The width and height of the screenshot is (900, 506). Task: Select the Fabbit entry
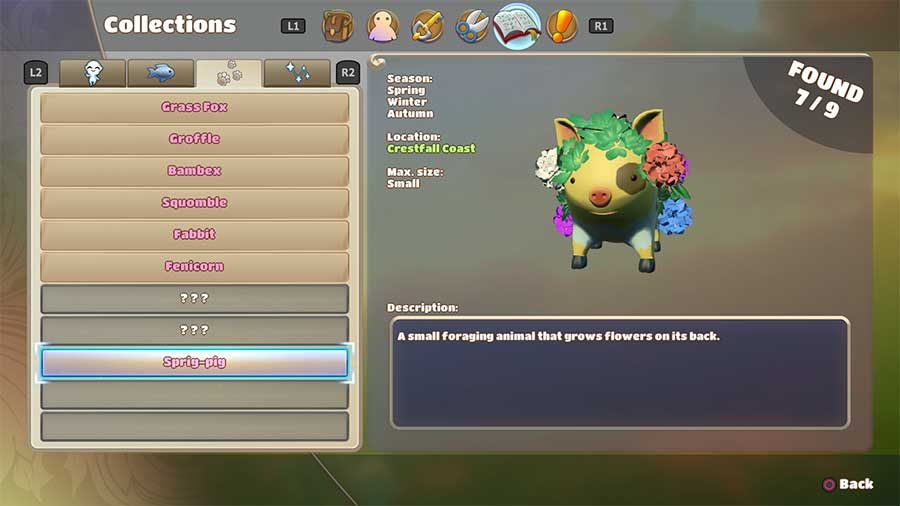(x=194, y=235)
